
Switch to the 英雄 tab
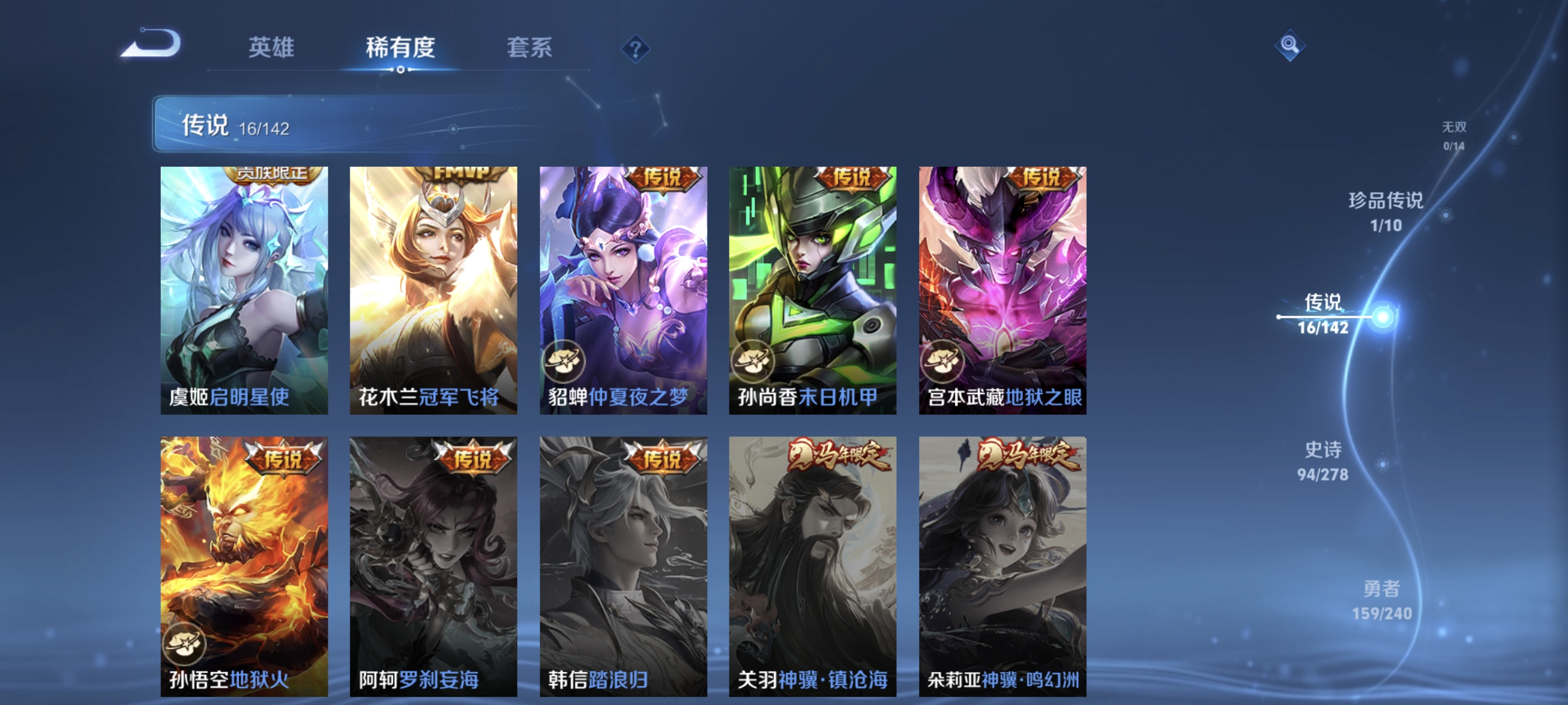tap(271, 49)
